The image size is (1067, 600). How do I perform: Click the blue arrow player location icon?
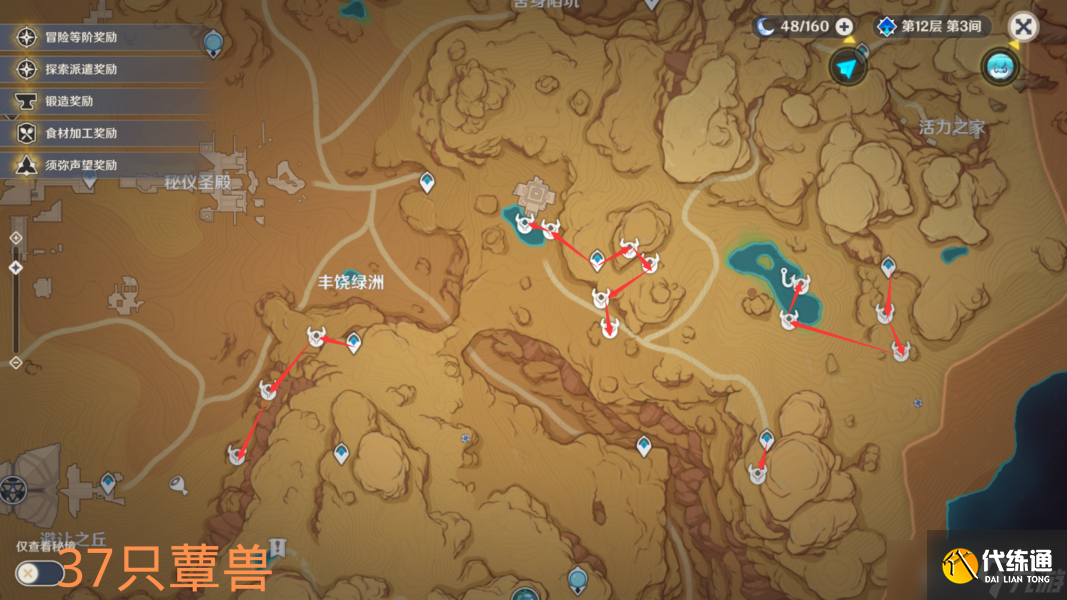click(x=847, y=67)
